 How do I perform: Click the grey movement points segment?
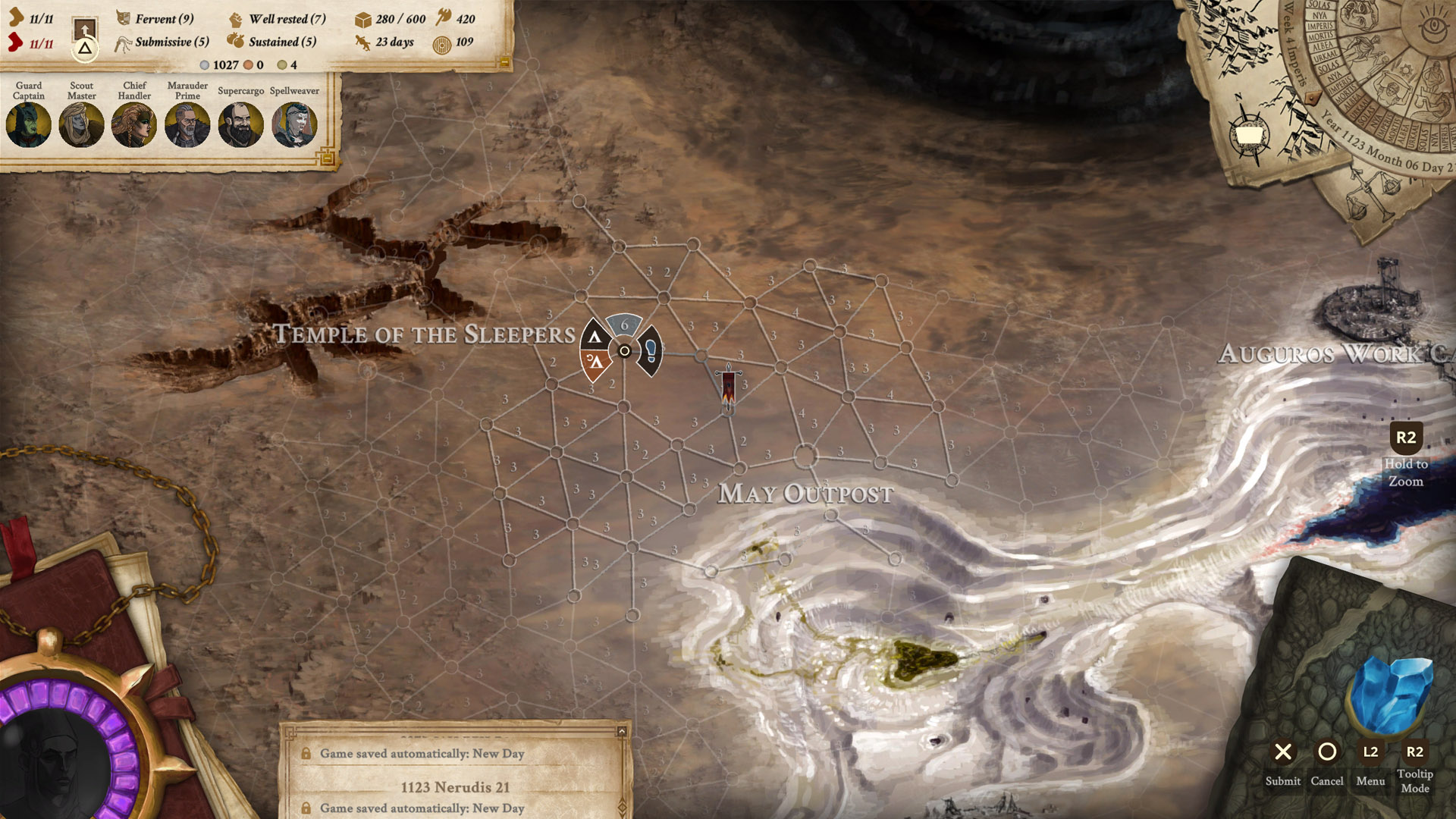[x=624, y=325]
